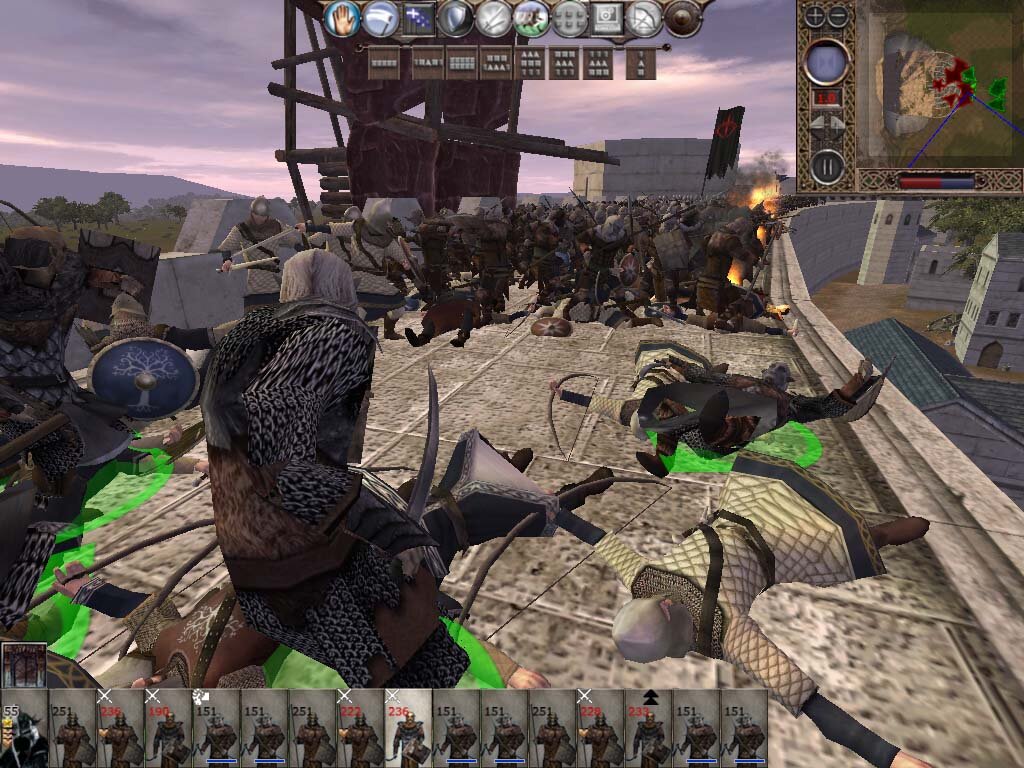The image size is (1024, 768).
Task: Select the single line formation button
Action: click(x=384, y=64)
